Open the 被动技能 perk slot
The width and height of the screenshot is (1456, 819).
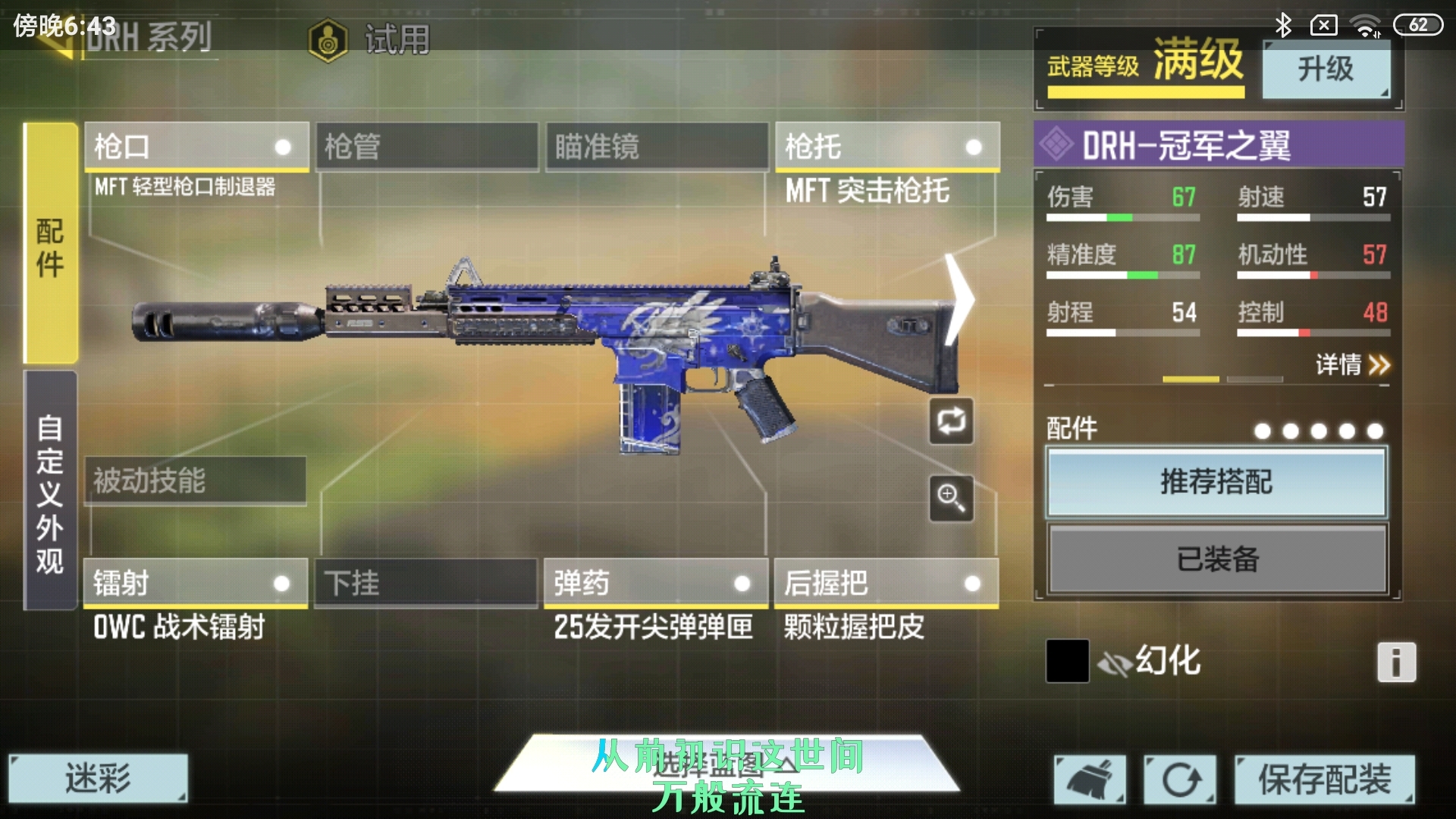196,480
